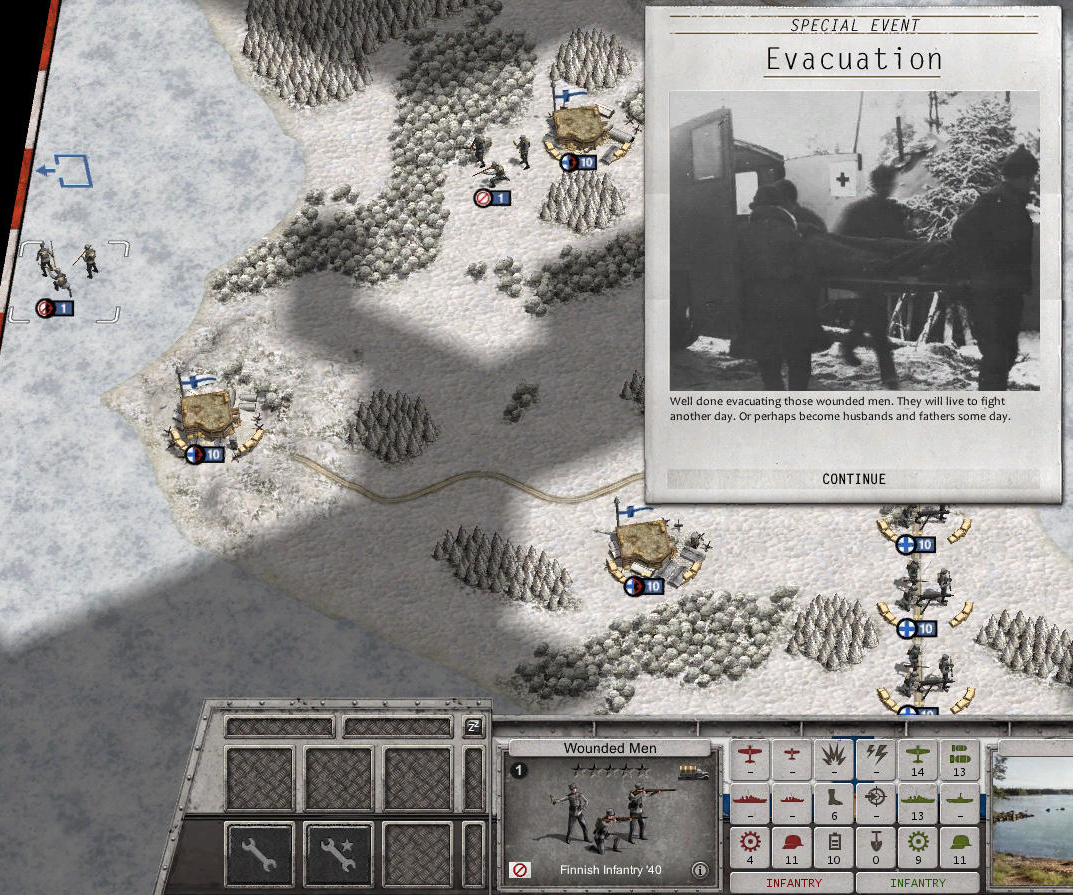This screenshot has height=895, width=1073.
Task: Open the unit info button on Wounded Men card
Action: click(700, 870)
